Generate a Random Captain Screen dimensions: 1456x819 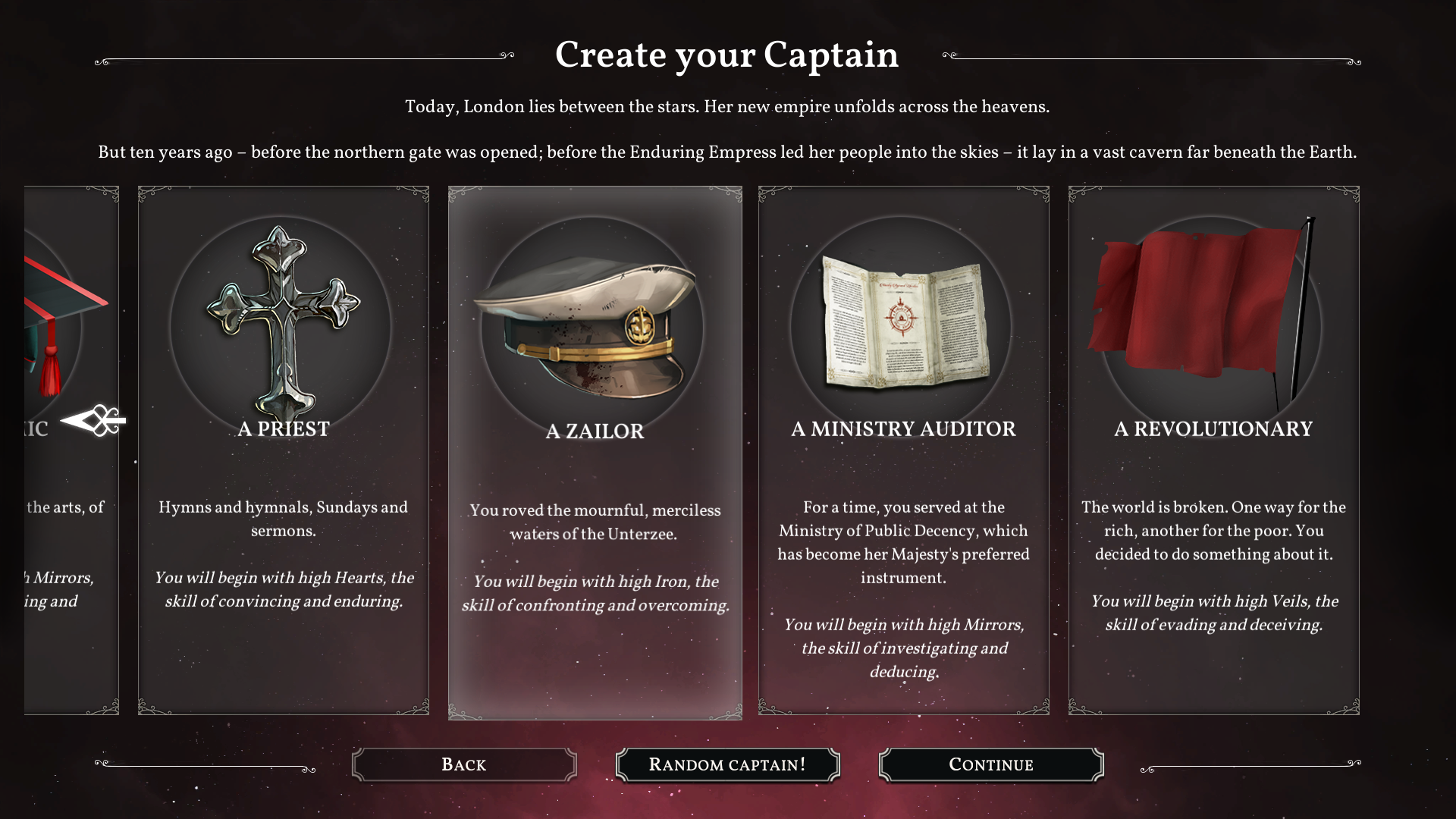[x=727, y=764]
